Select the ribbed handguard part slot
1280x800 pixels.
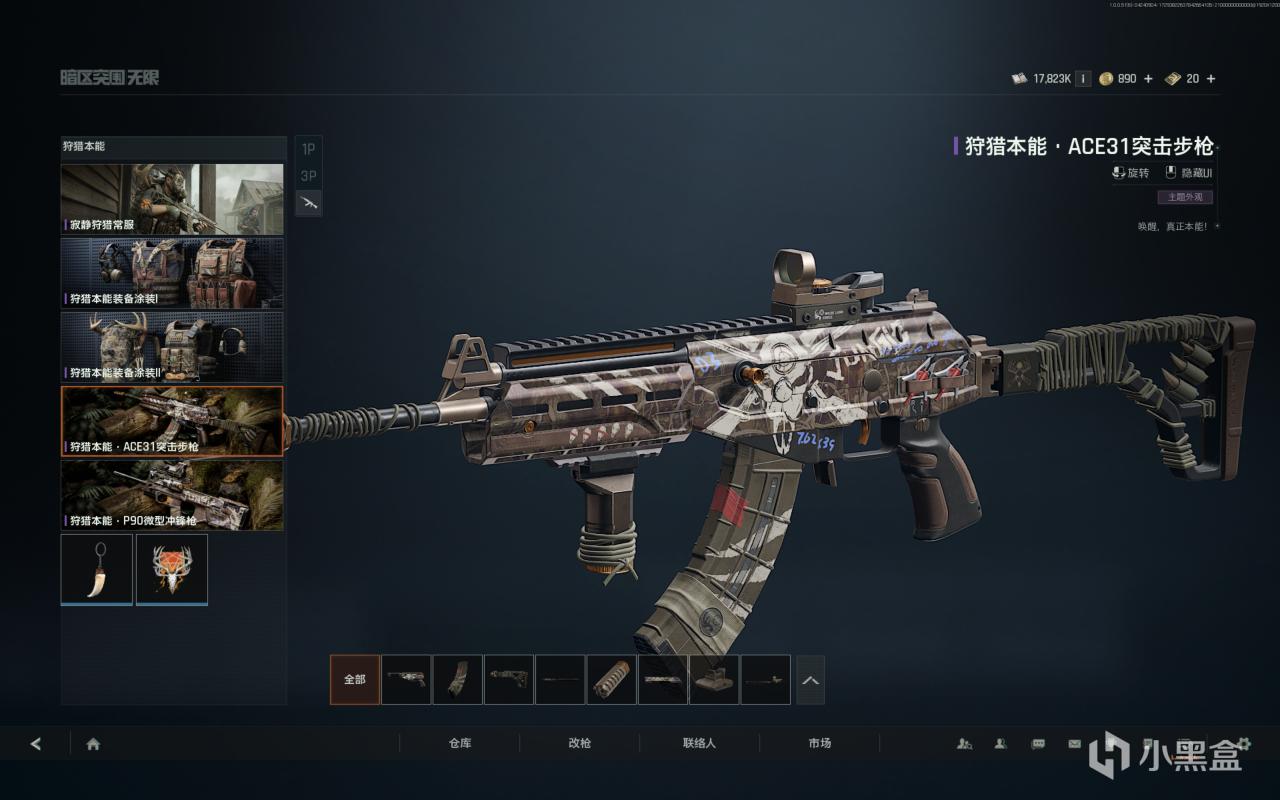coord(612,680)
